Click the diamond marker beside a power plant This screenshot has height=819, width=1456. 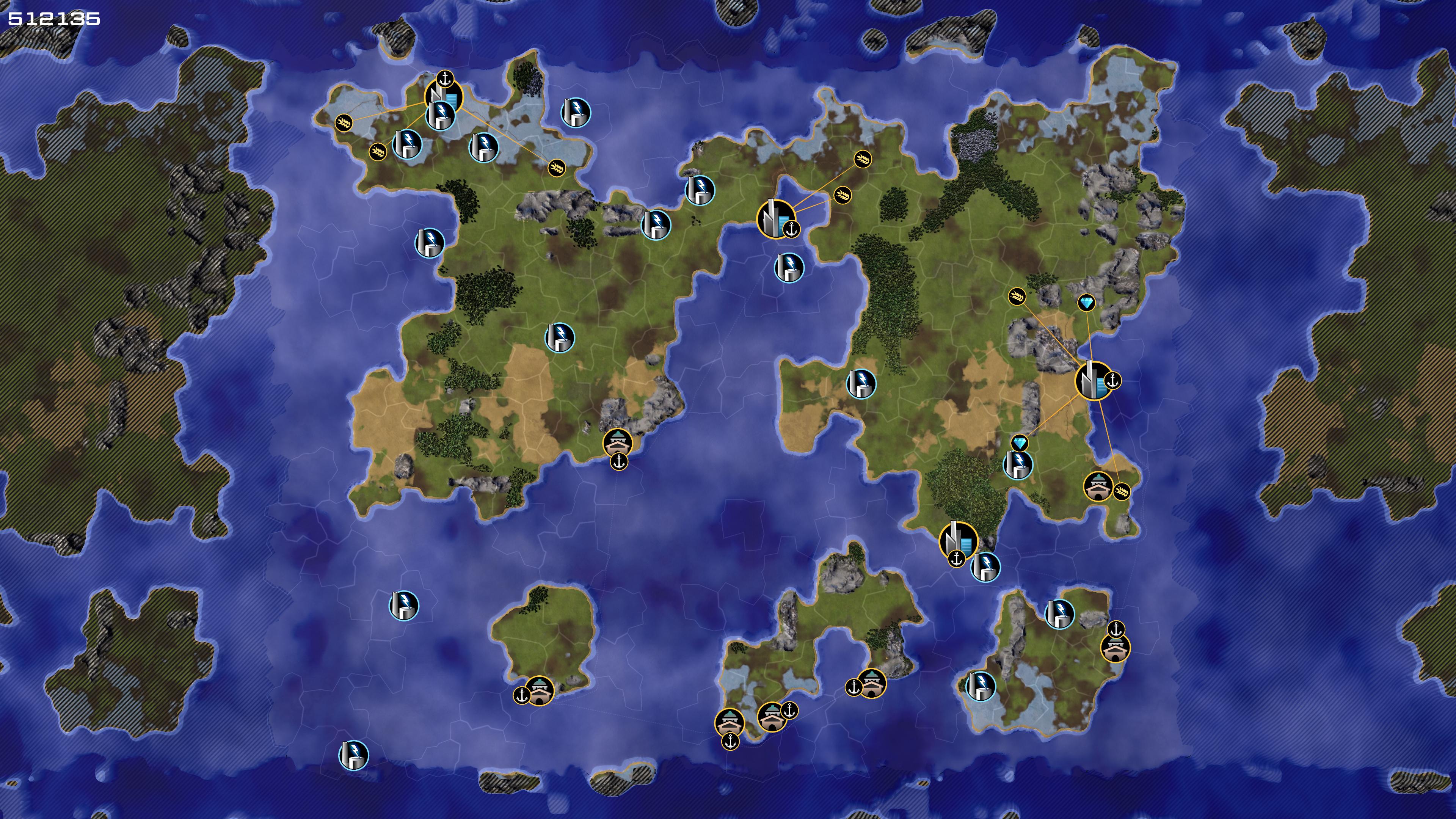(x=1019, y=443)
